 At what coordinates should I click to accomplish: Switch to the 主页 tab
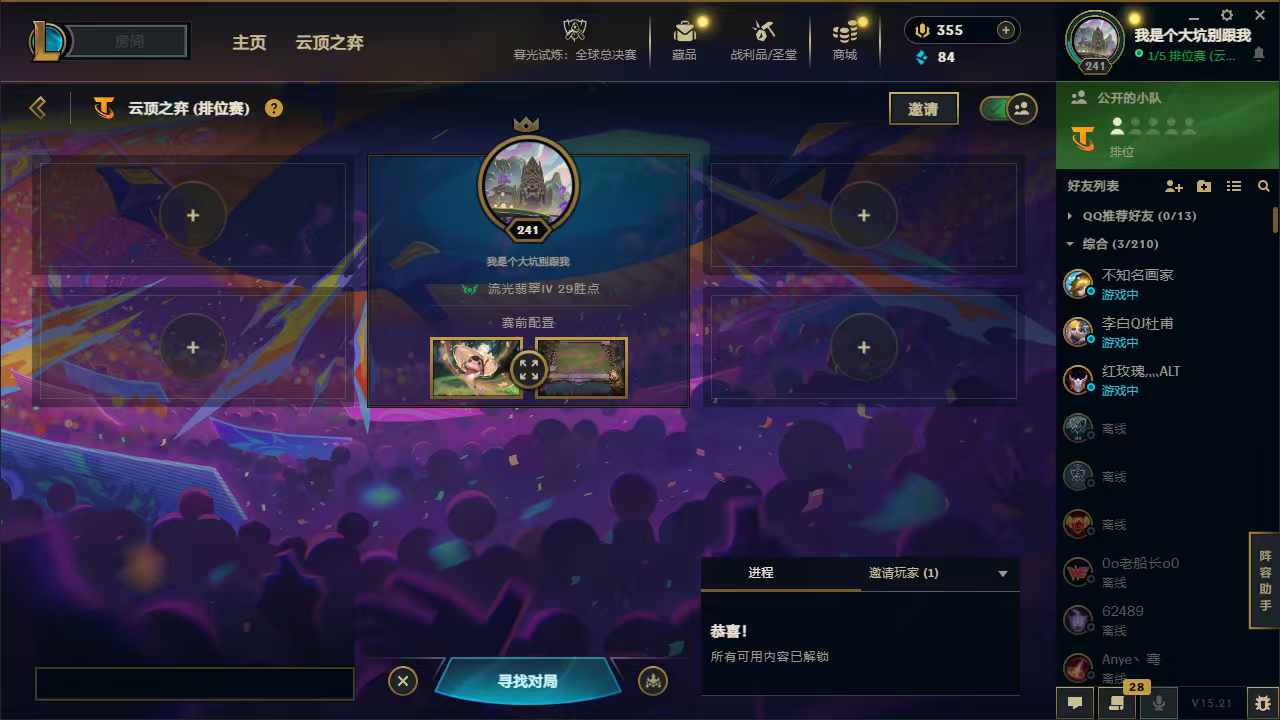(x=249, y=43)
